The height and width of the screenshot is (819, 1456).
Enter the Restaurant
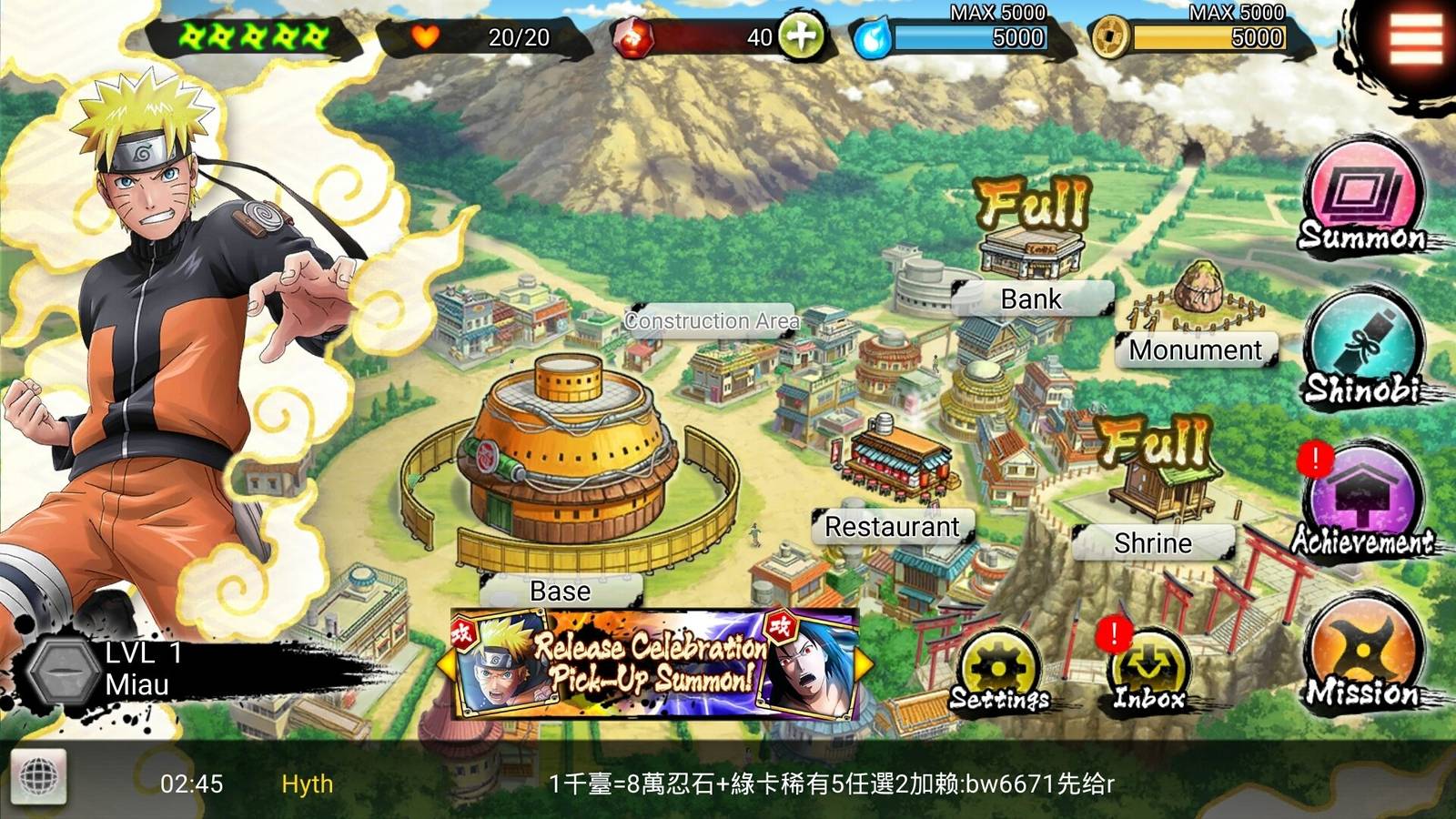coord(892,527)
